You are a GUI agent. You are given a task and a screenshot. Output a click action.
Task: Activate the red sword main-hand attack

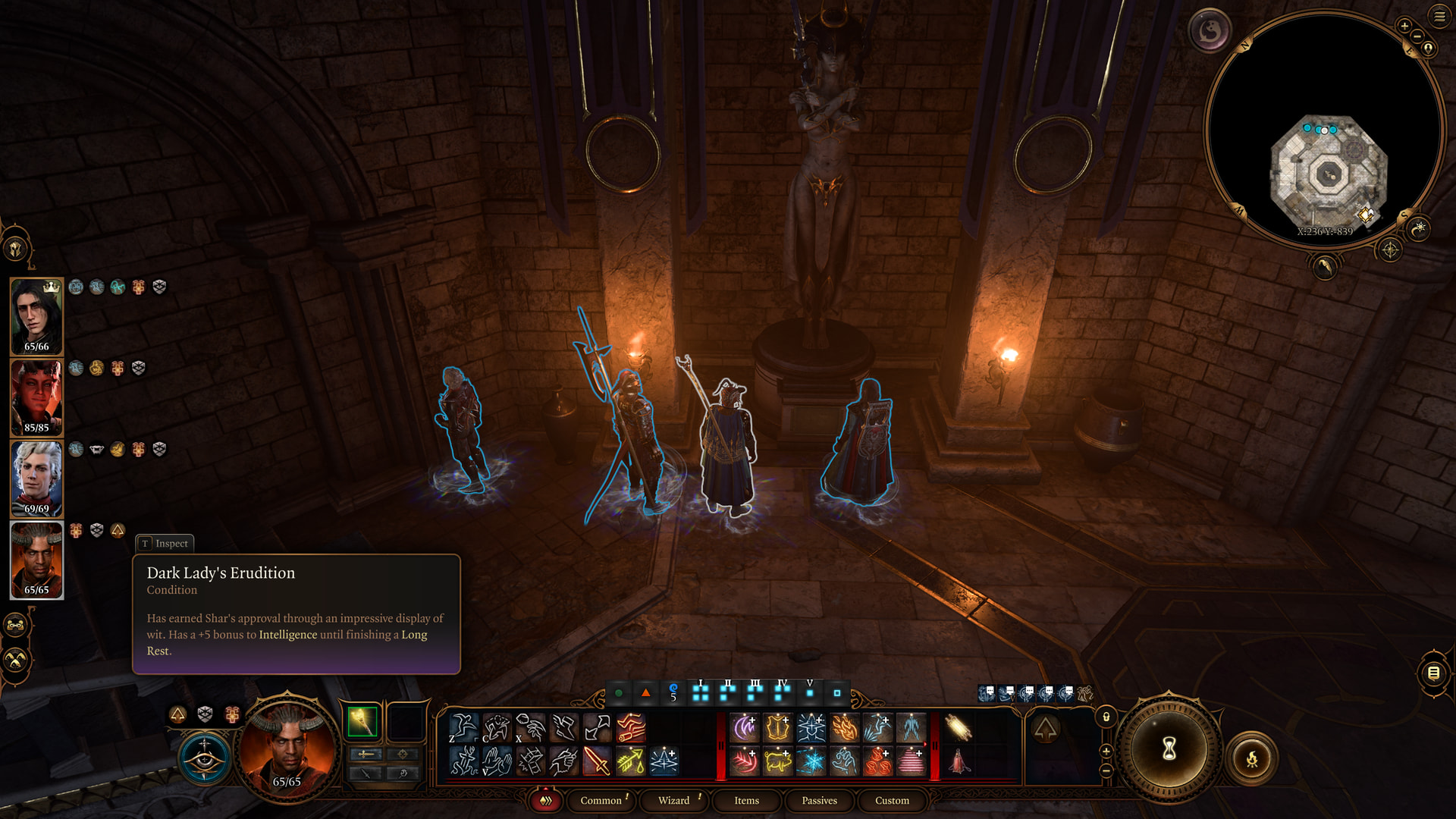[x=597, y=761]
